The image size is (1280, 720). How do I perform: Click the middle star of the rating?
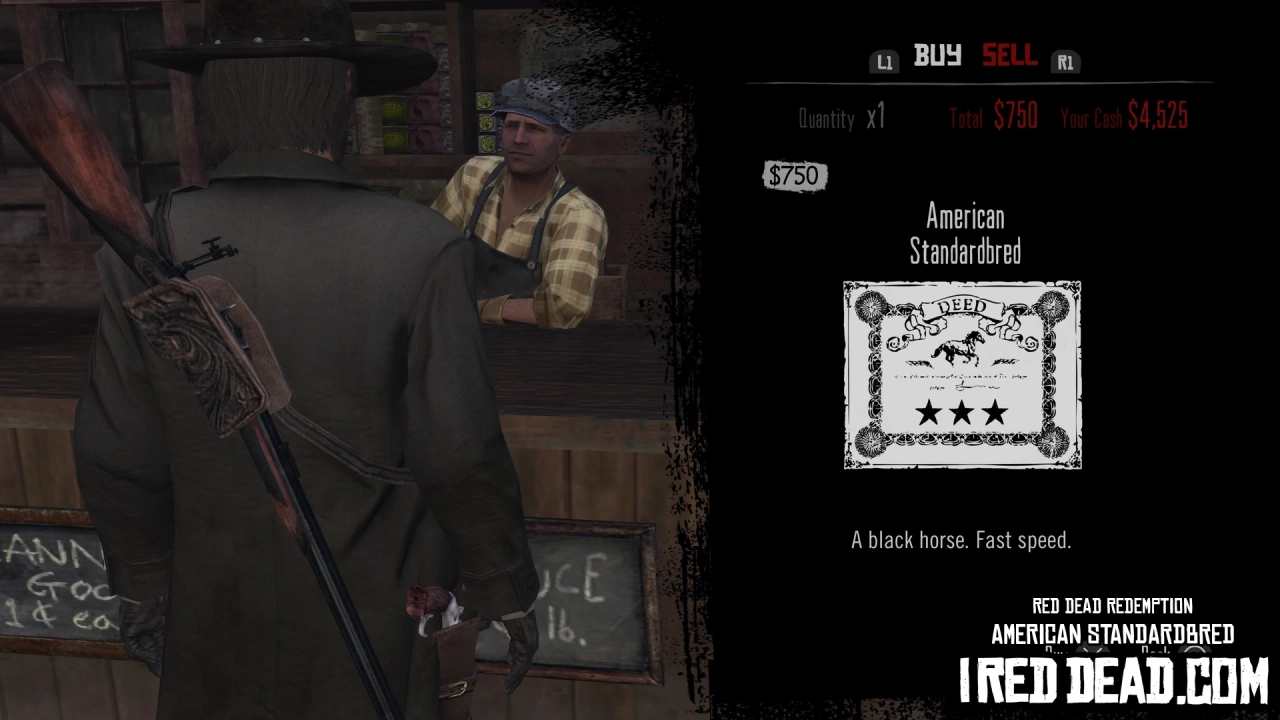(961, 413)
